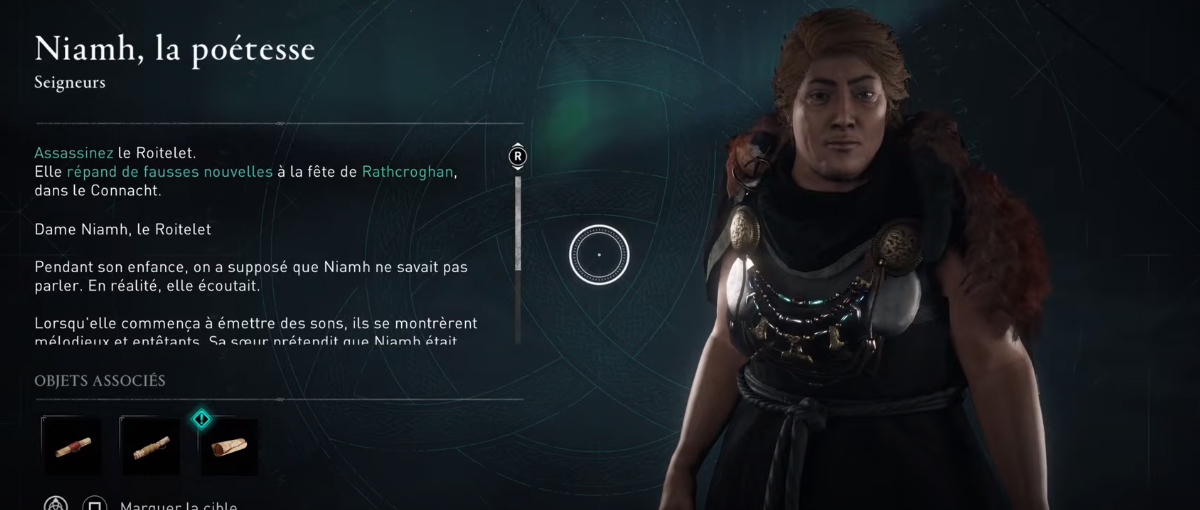Select the new unrolled parchment item
1200x510 pixels.
coord(229,445)
